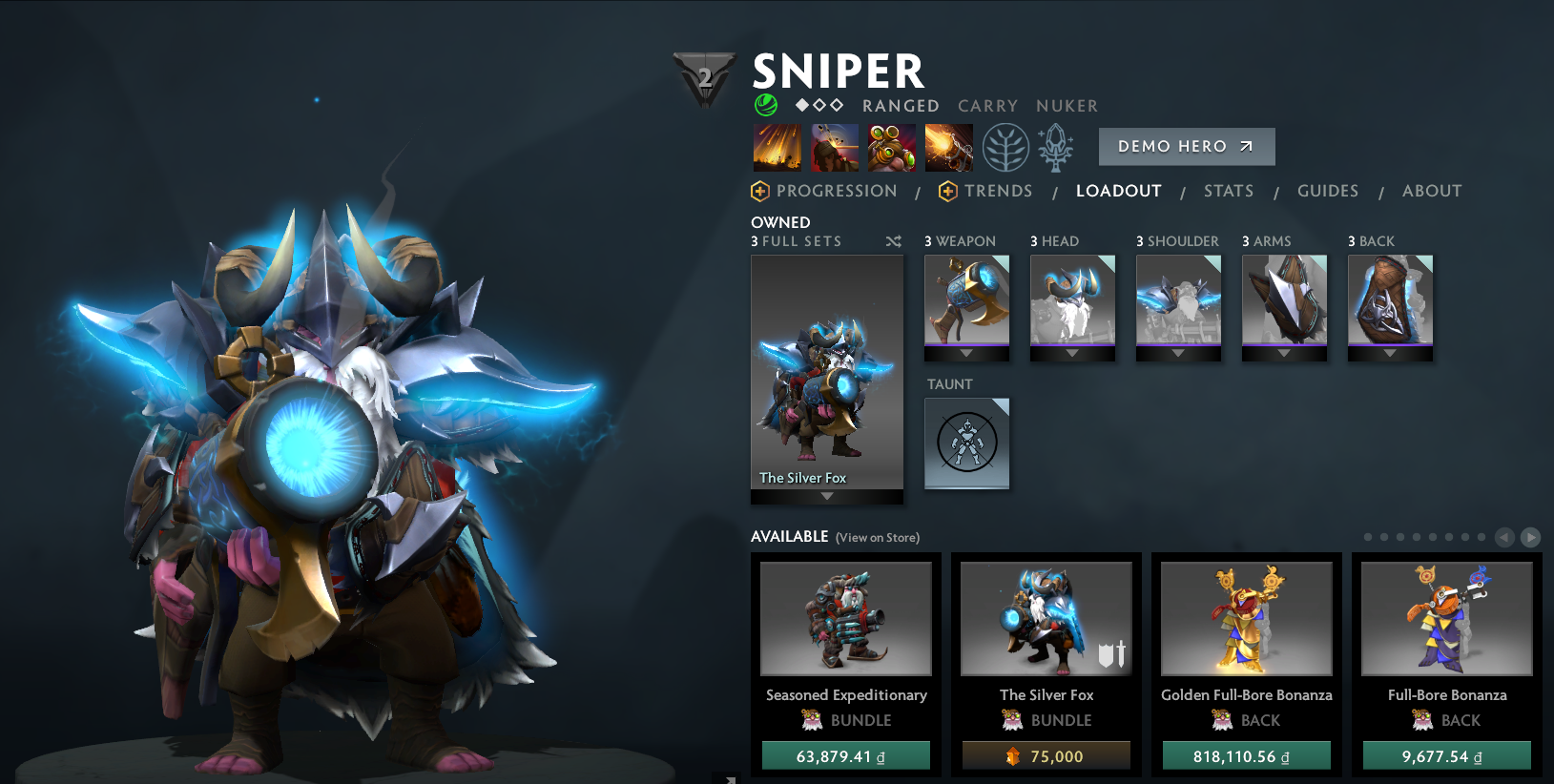Image resolution: width=1554 pixels, height=784 pixels.
Task: Click the DEMO HERO button
Action: point(1187,146)
